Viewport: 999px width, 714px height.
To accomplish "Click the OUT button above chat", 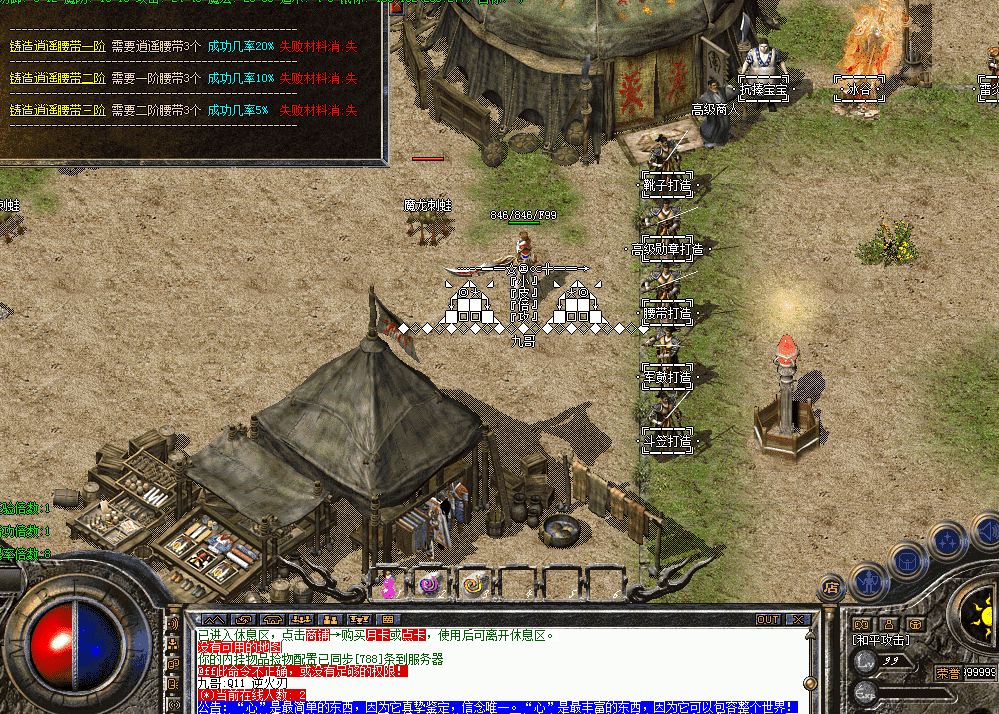I will click(x=767, y=620).
